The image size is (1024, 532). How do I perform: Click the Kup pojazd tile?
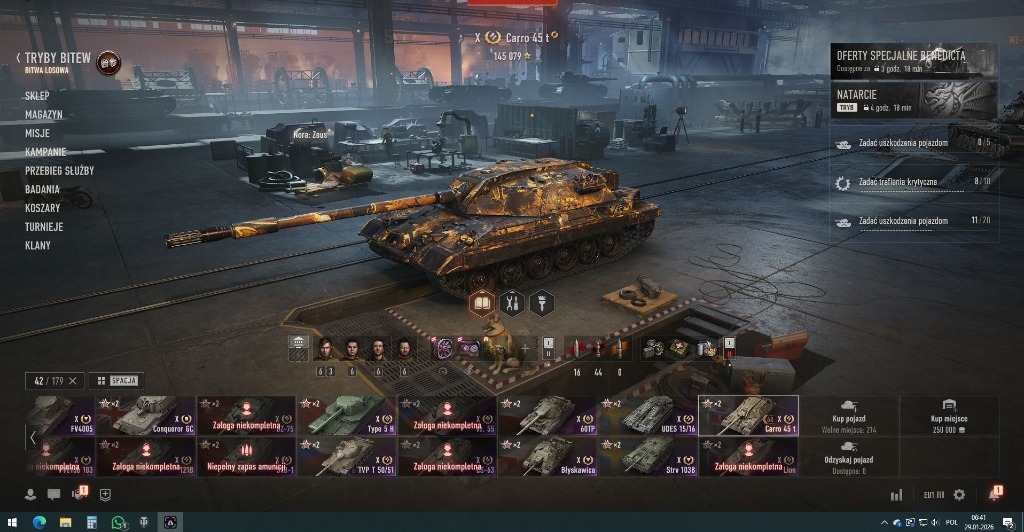(849, 416)
